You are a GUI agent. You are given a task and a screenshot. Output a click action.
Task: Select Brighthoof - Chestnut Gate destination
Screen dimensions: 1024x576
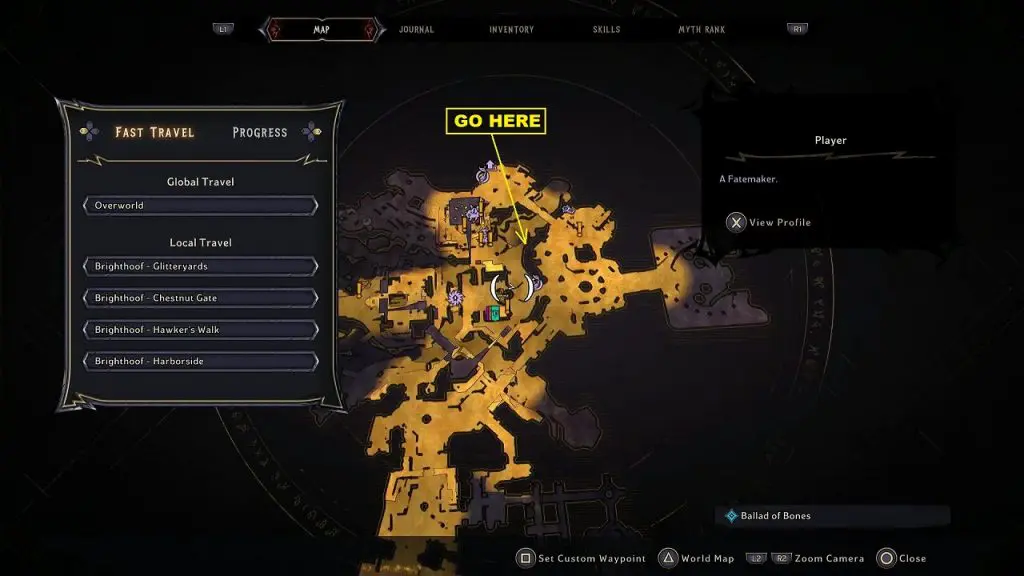click(x=200, y=298)
